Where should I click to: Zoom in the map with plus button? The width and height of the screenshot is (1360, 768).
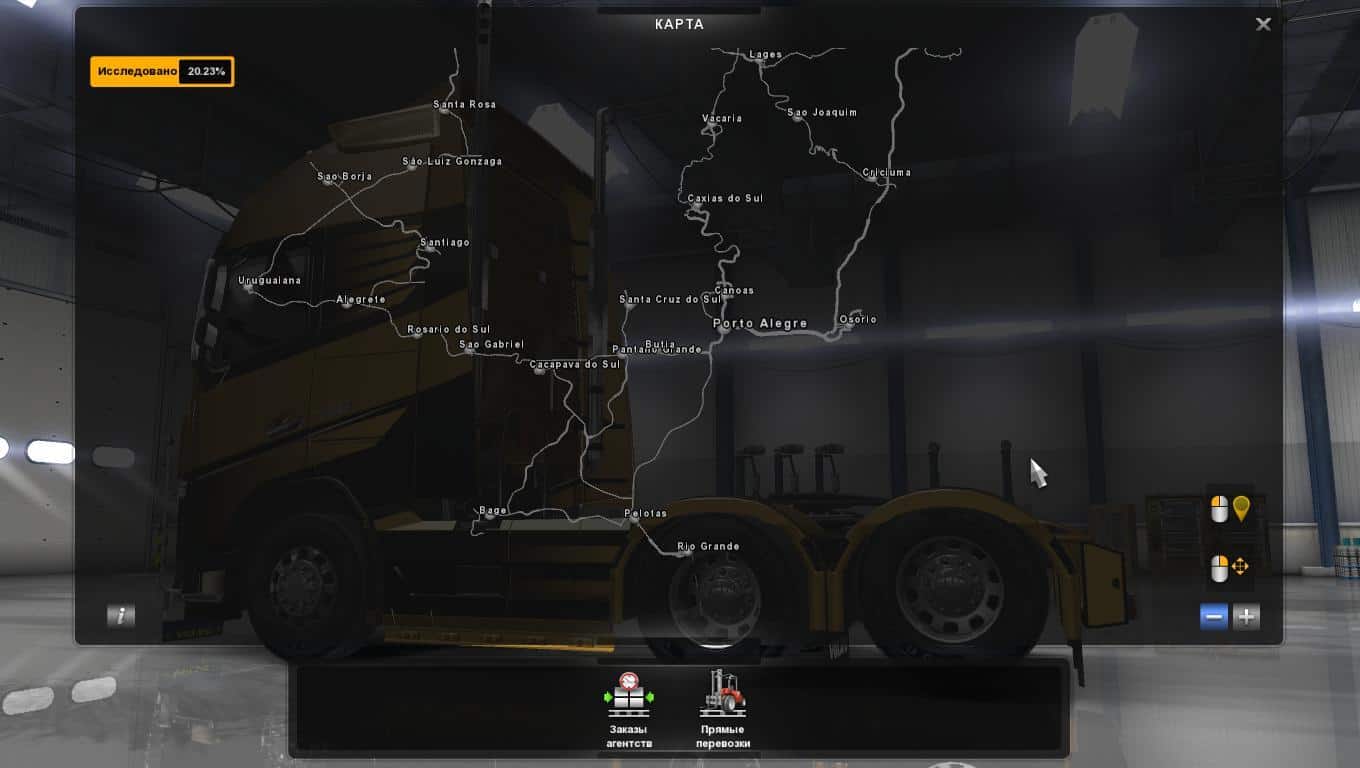pyautogui.click(x=1246, y=617)
